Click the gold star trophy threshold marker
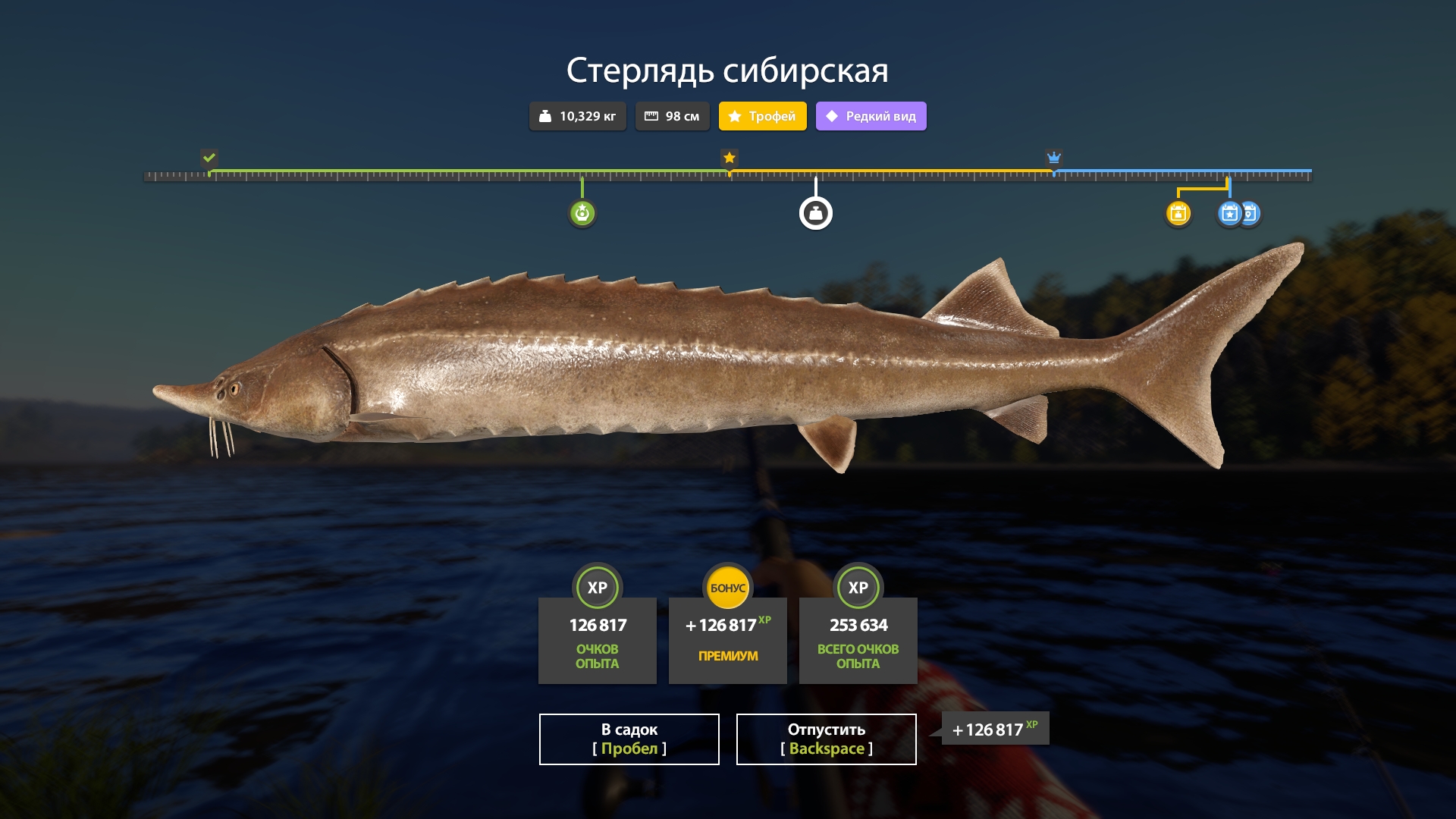Screen dimensions: 1456x819 729,158
